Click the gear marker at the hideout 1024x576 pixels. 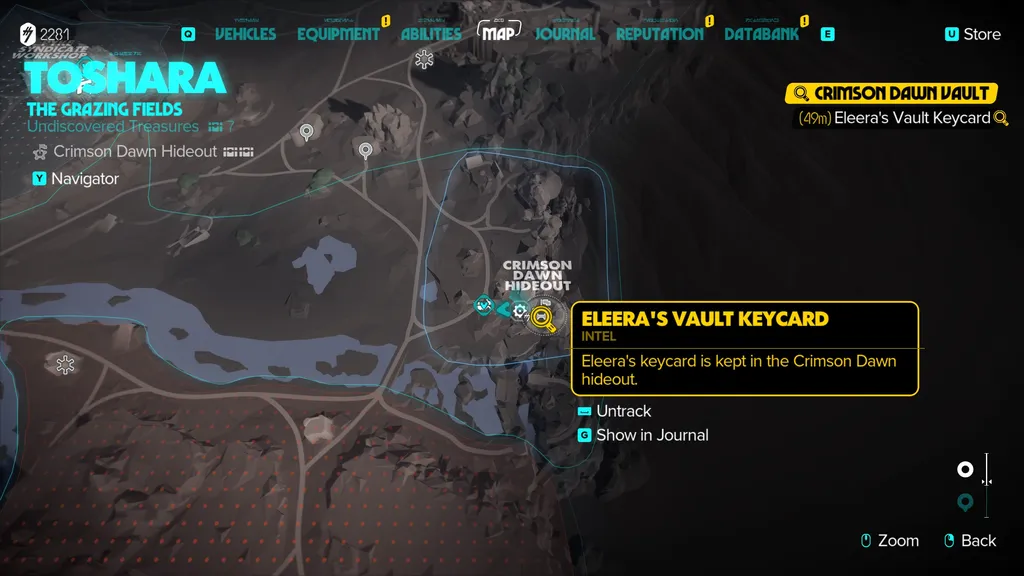519,311
